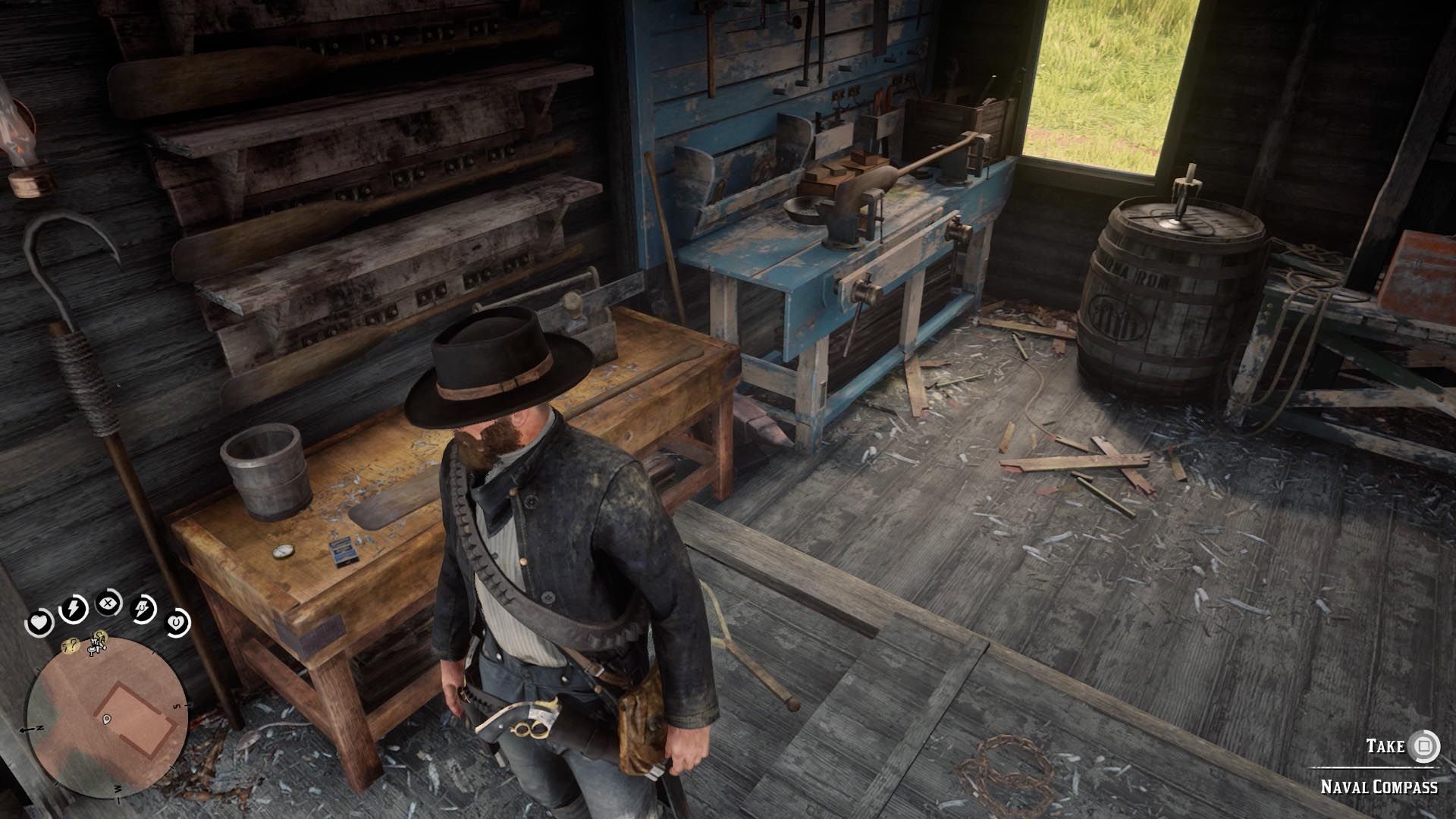Click the white player location pin on minimap
The width and height of the screenshot is (1456, 819).
tap(107, 719)
